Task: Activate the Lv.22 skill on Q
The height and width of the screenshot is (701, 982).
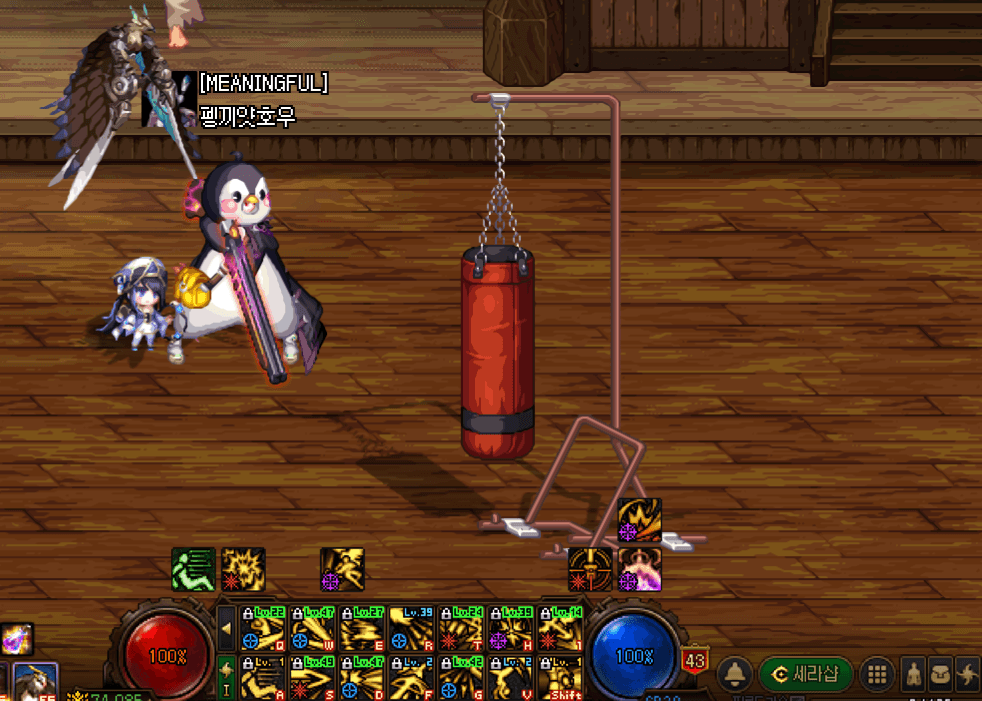Action: click(264, 628)
